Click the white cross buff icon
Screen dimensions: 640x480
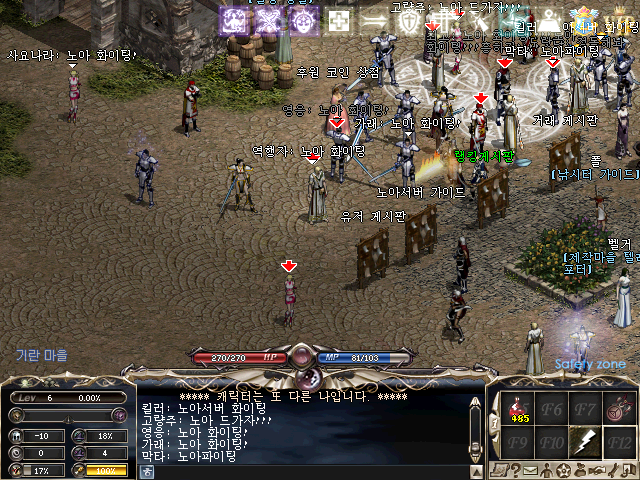pos(340,21)
